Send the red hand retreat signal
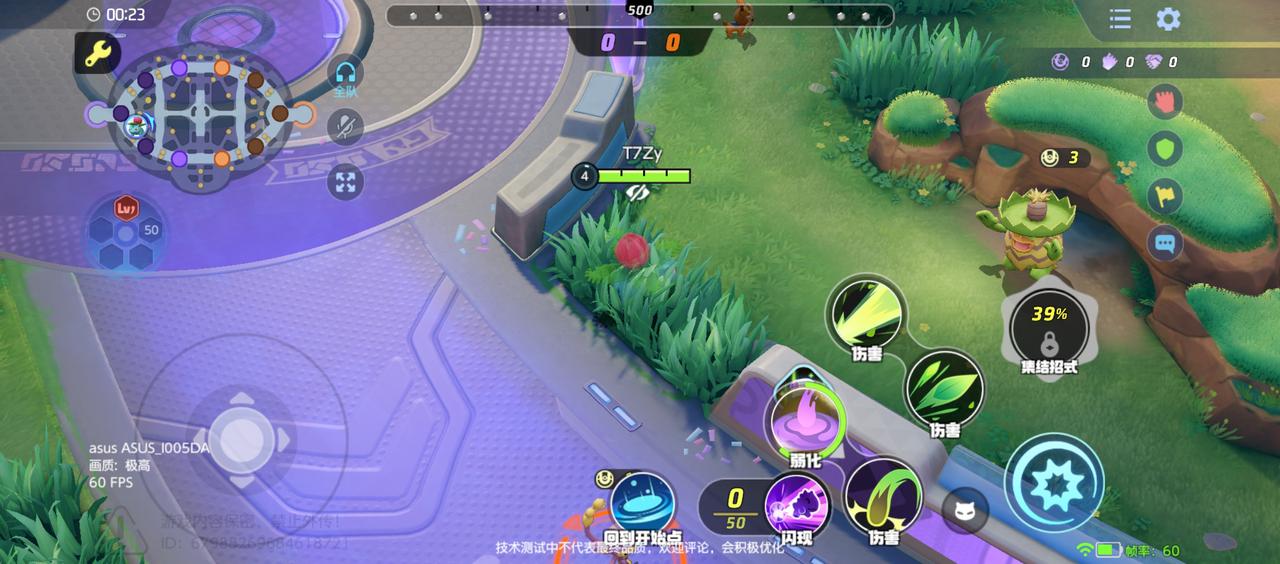The width and height of the screenshot is (1280, 564). pos(1165,101)
